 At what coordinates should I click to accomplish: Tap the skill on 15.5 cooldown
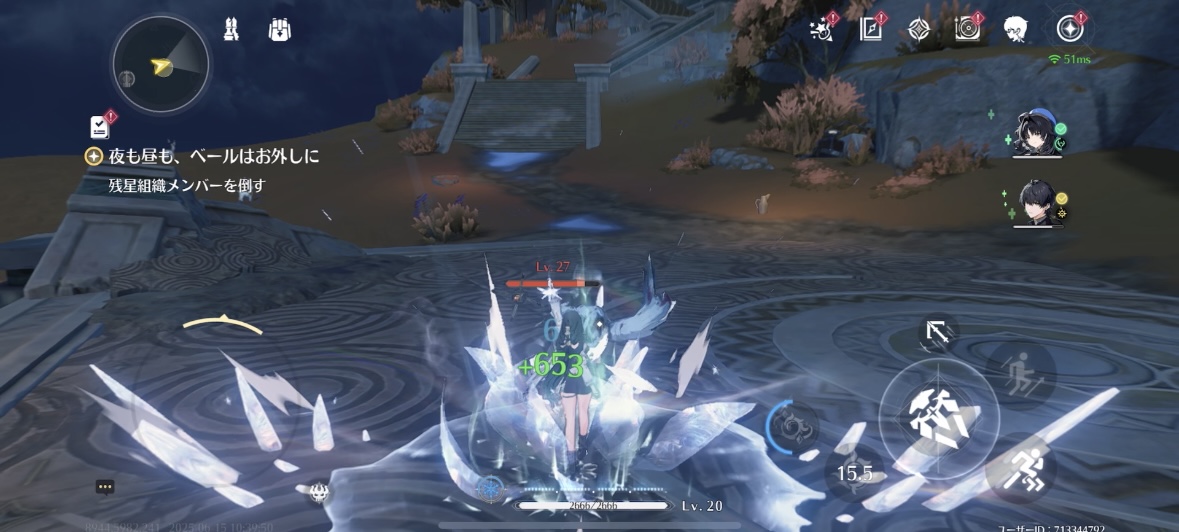tap(854, 473)
